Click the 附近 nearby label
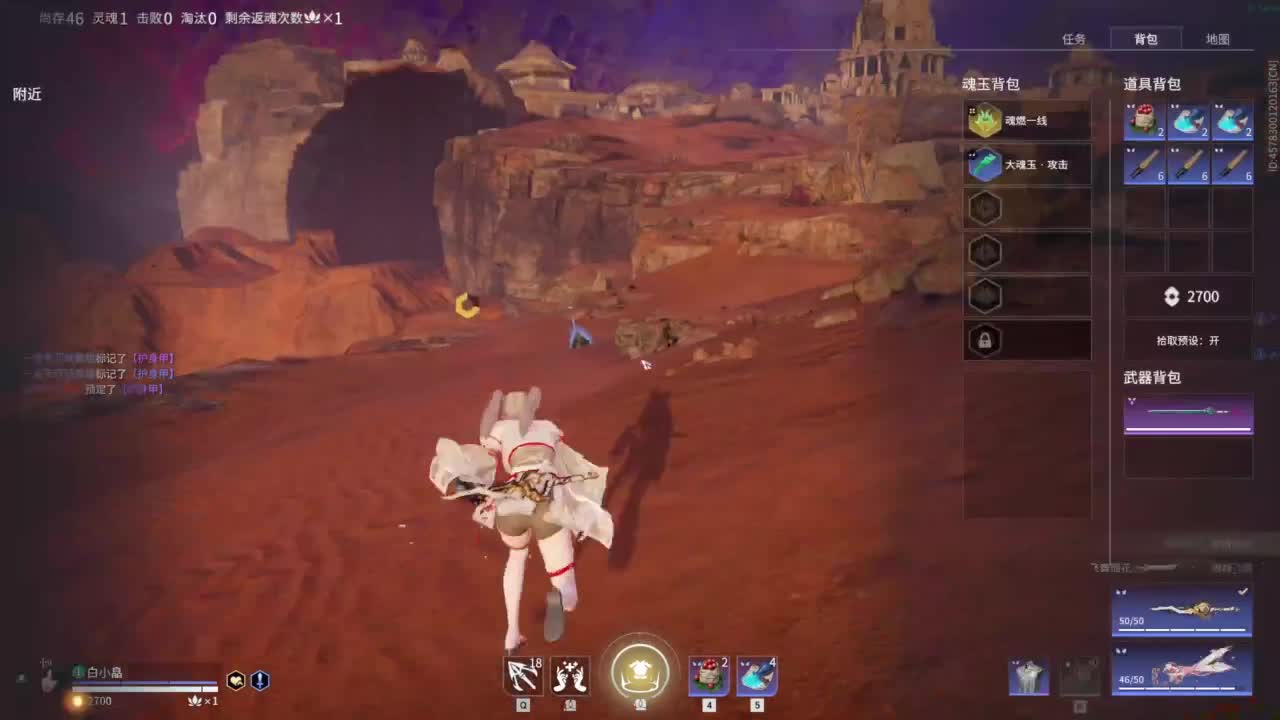Image resolution: width=1280 pixels, height=720 pixels. coord(27,94)
